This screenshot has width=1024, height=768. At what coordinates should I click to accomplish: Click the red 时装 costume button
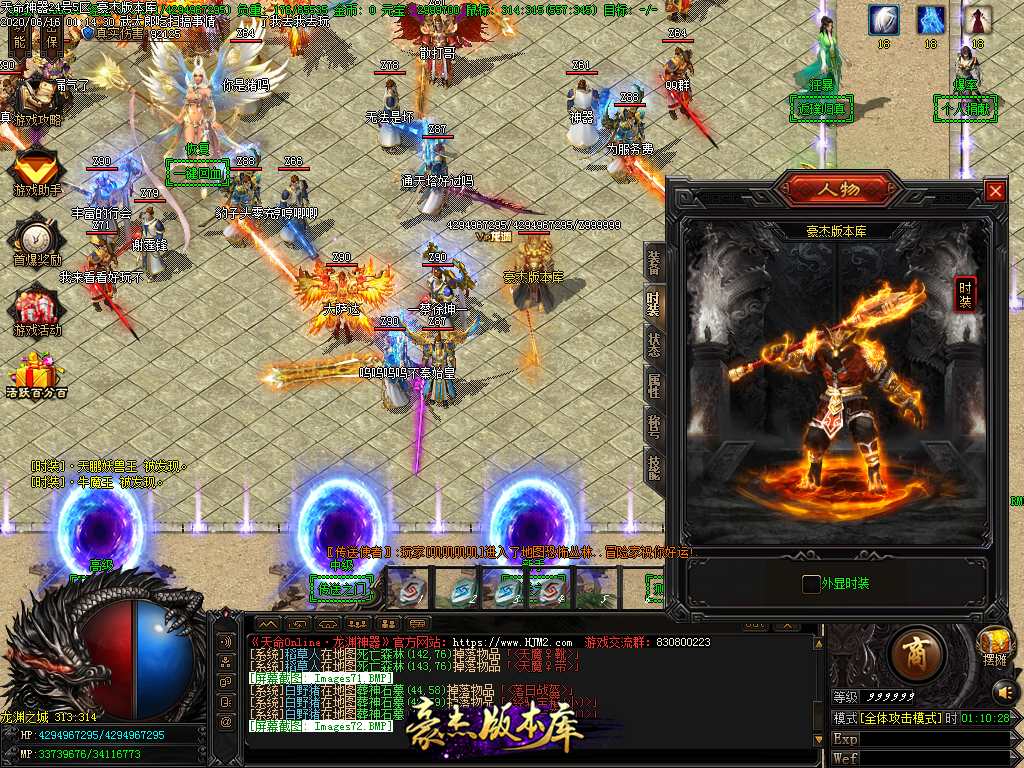coord(965,294)
